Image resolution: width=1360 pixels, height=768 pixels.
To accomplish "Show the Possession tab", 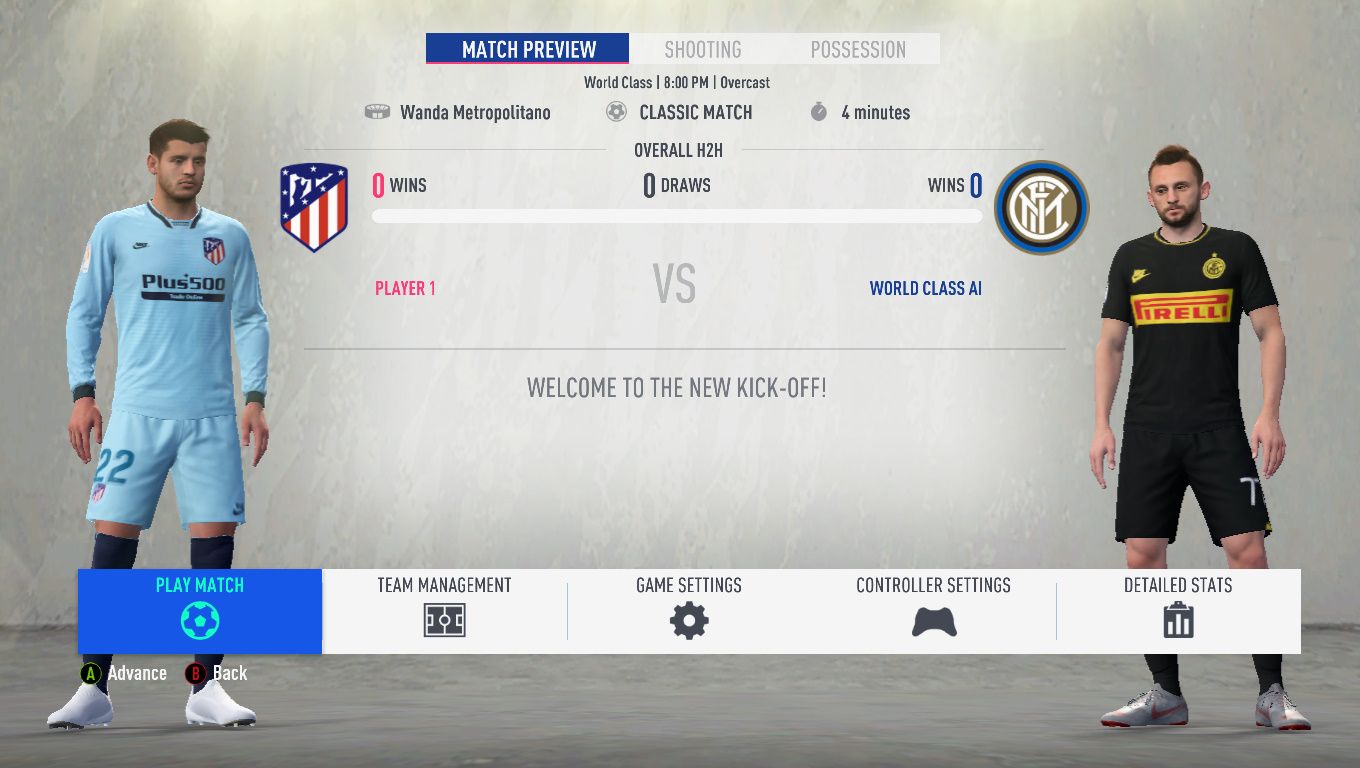I will [858, 49].
